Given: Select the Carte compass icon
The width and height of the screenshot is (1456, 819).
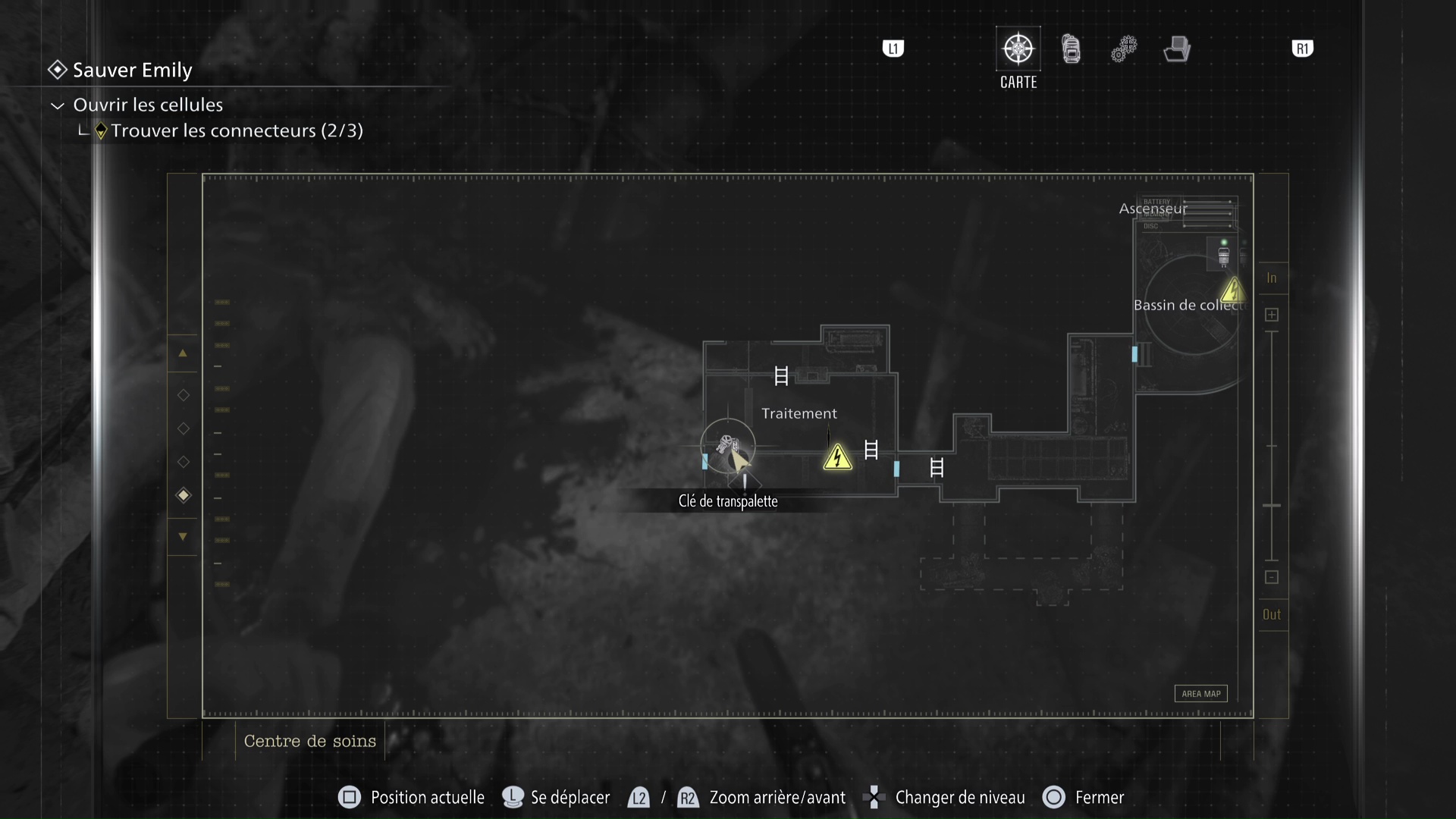Looking at the screenshot, I should [1018, 48].
